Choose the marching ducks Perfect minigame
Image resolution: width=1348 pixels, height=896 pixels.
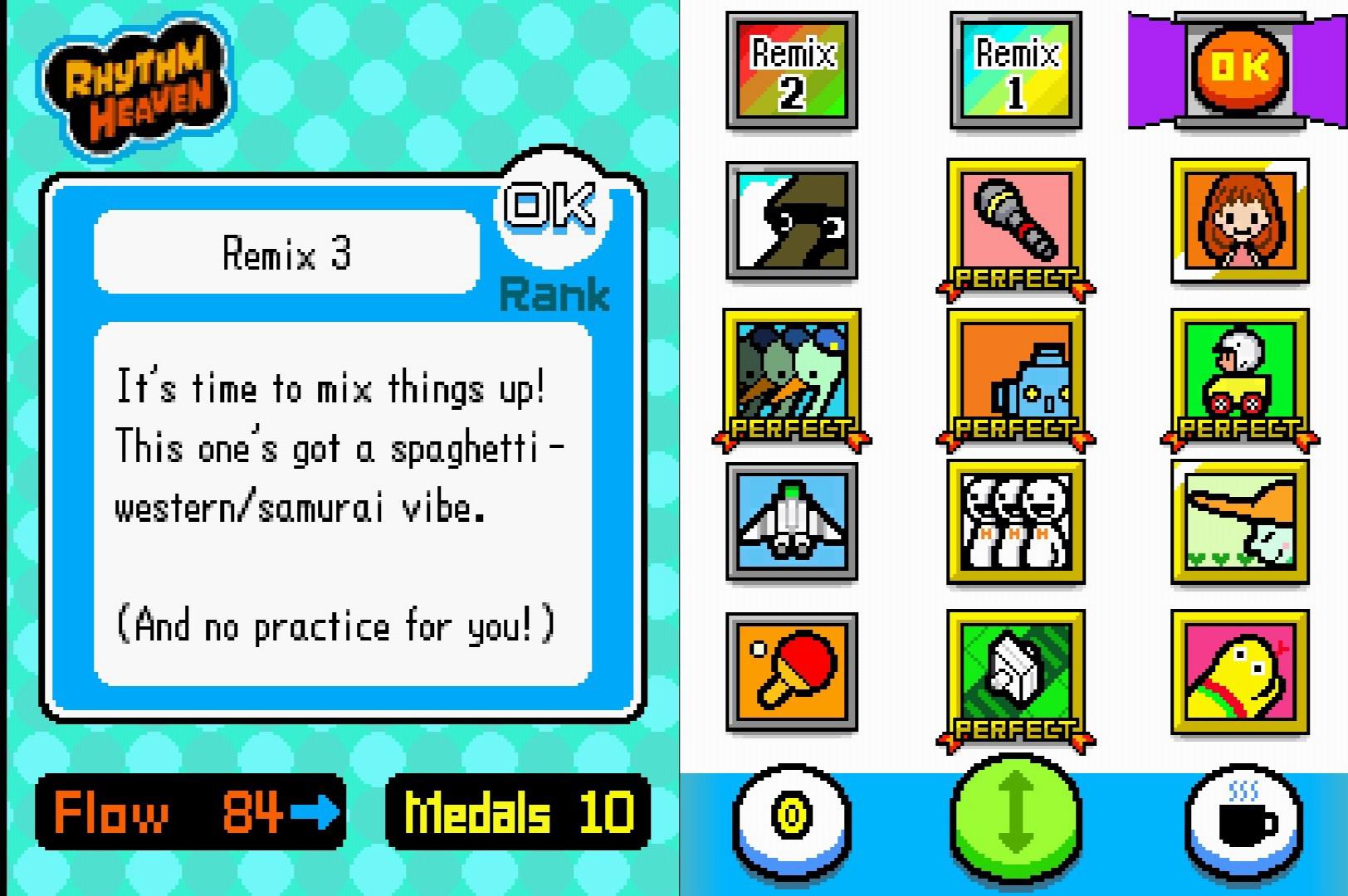pos(790,373)
